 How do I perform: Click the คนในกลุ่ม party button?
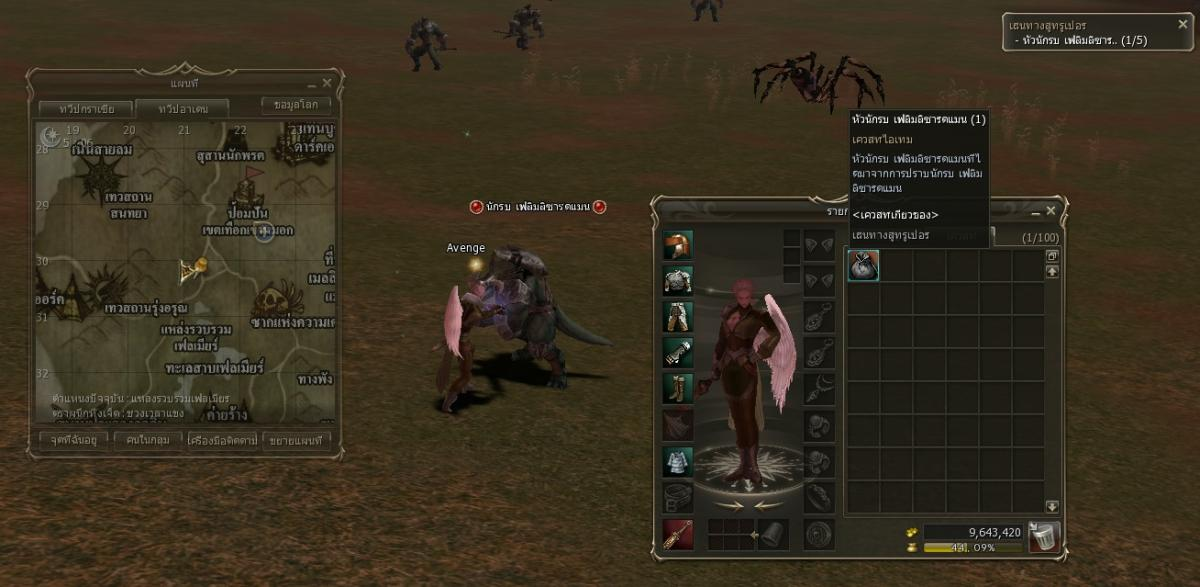click(147, 439)
